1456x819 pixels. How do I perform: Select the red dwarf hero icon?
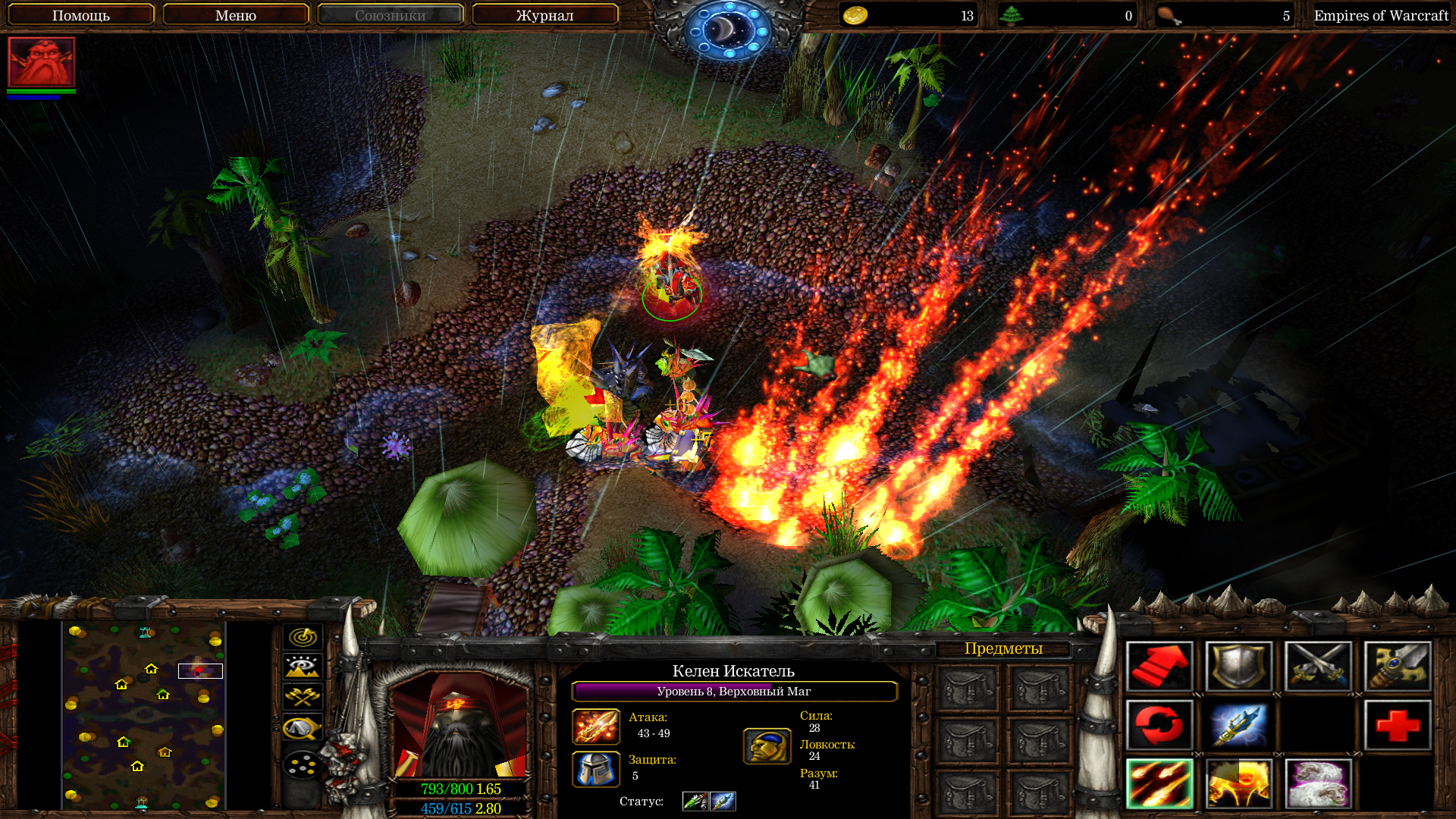click(x=42, y=61)
